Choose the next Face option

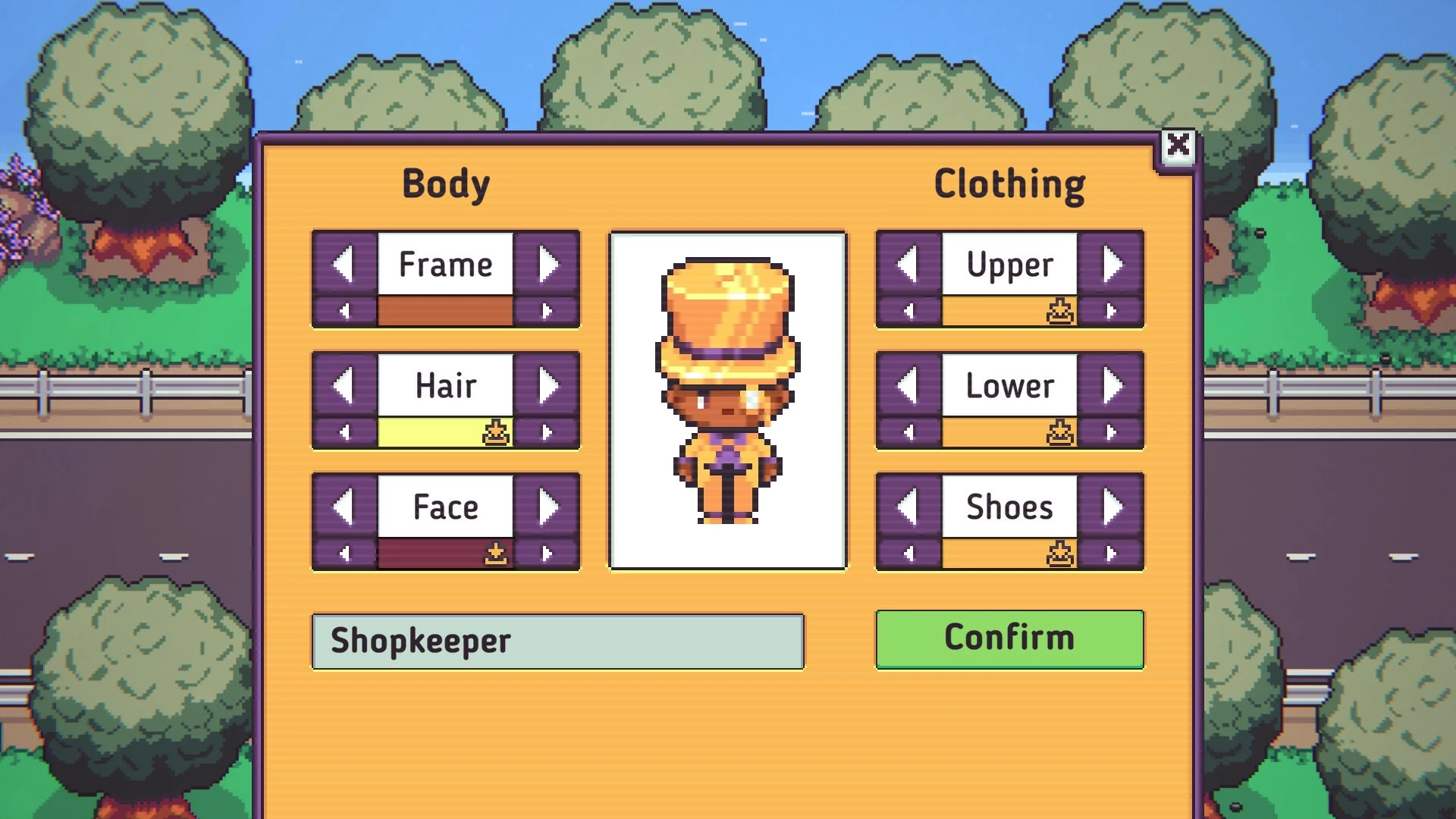click(x=548, y=507)
